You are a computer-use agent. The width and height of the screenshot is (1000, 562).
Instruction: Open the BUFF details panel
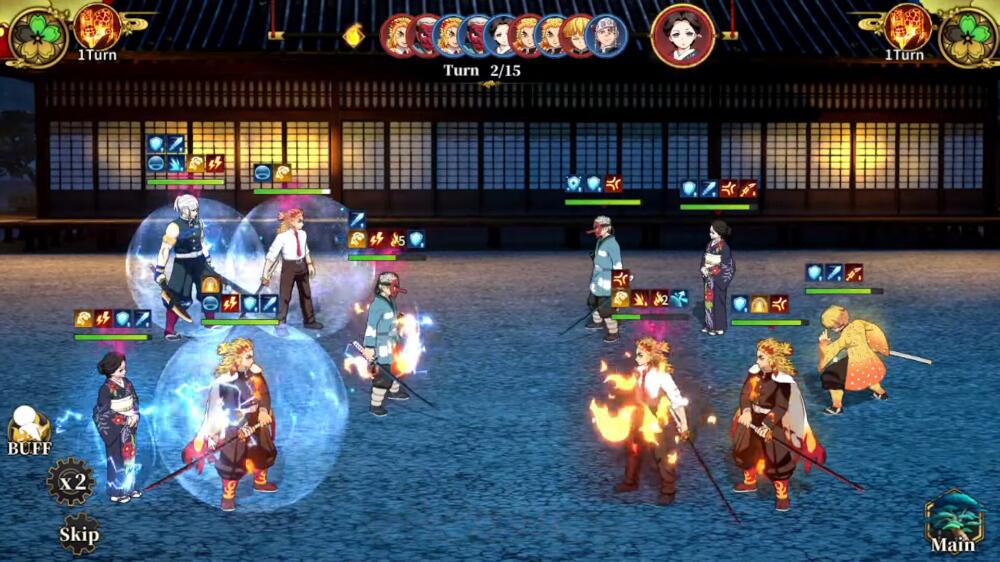tap(29, 432)
